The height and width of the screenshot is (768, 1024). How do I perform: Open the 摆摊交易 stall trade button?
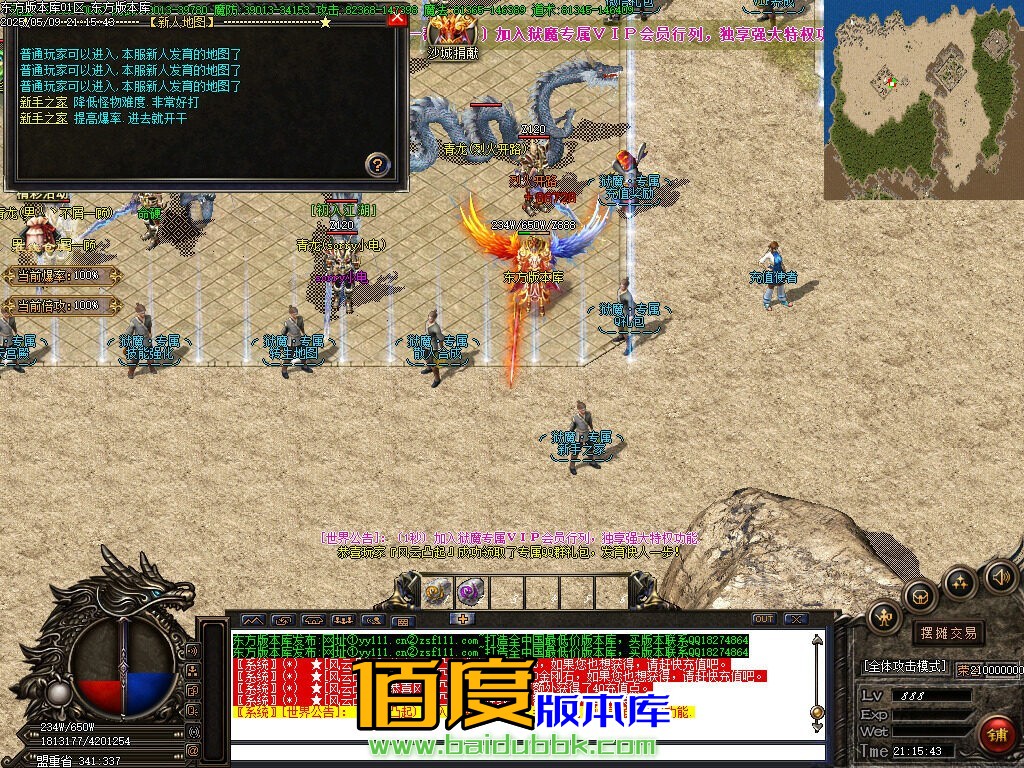tap(946, 633)
